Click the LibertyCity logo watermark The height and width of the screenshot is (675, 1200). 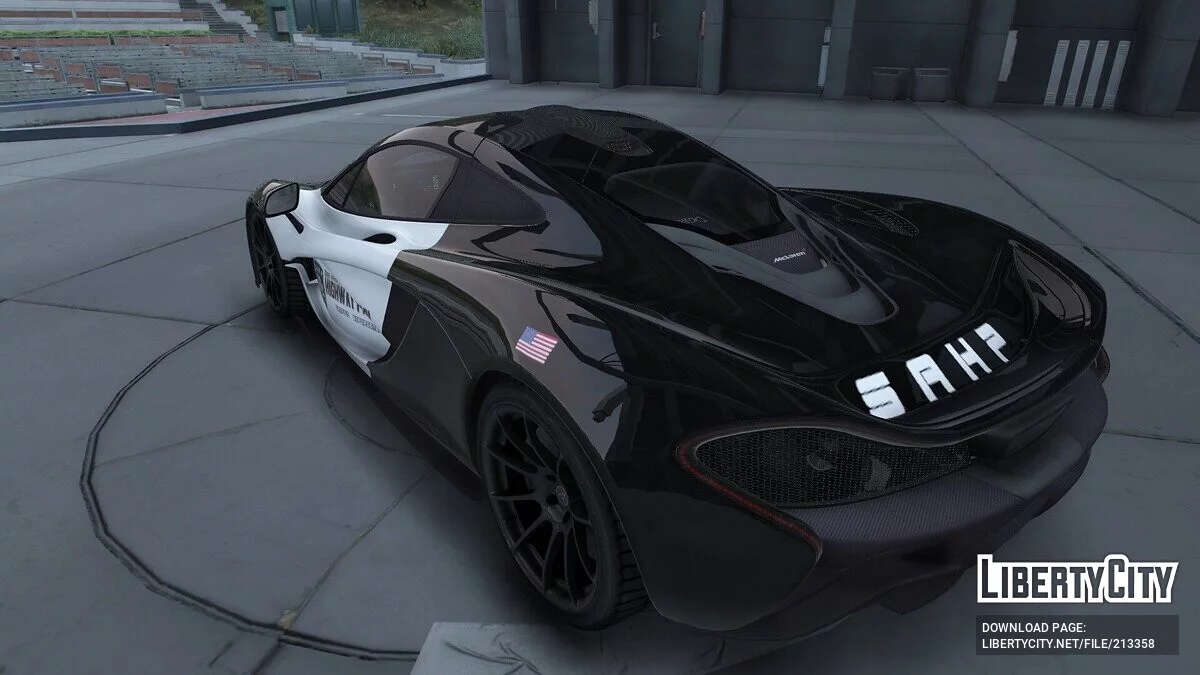(1077, 579)
